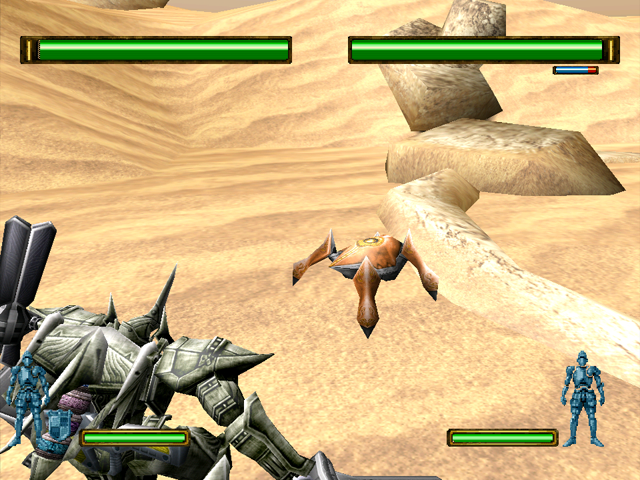Screen dimensions: 640x480
Task: Click the blue shield emblem icon
Action: tap(59, 424)
